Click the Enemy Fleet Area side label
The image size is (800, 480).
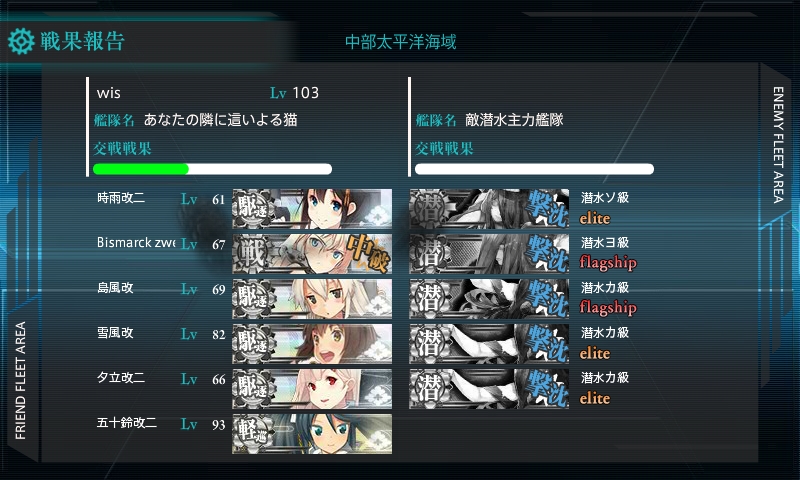click(779, 144)
